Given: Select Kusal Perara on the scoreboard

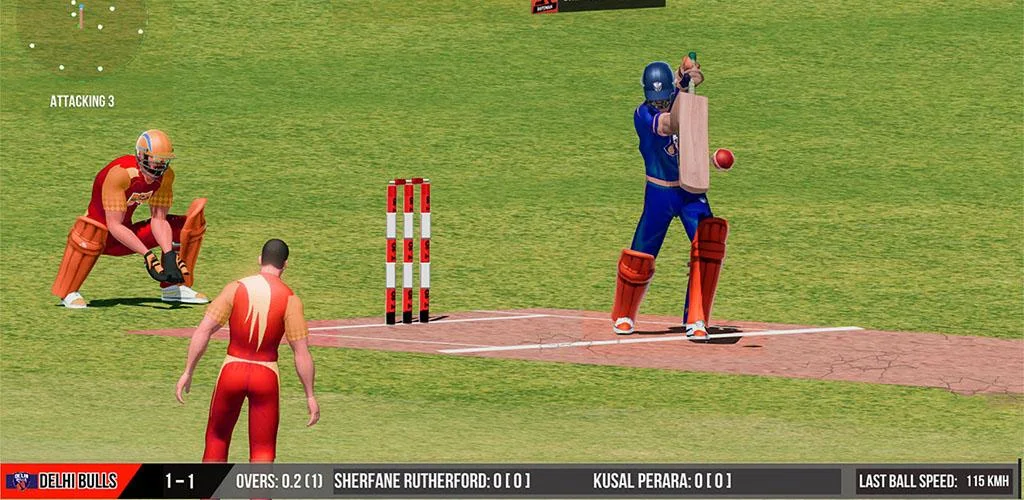Looking at the screenshot, I should point(662,481).
